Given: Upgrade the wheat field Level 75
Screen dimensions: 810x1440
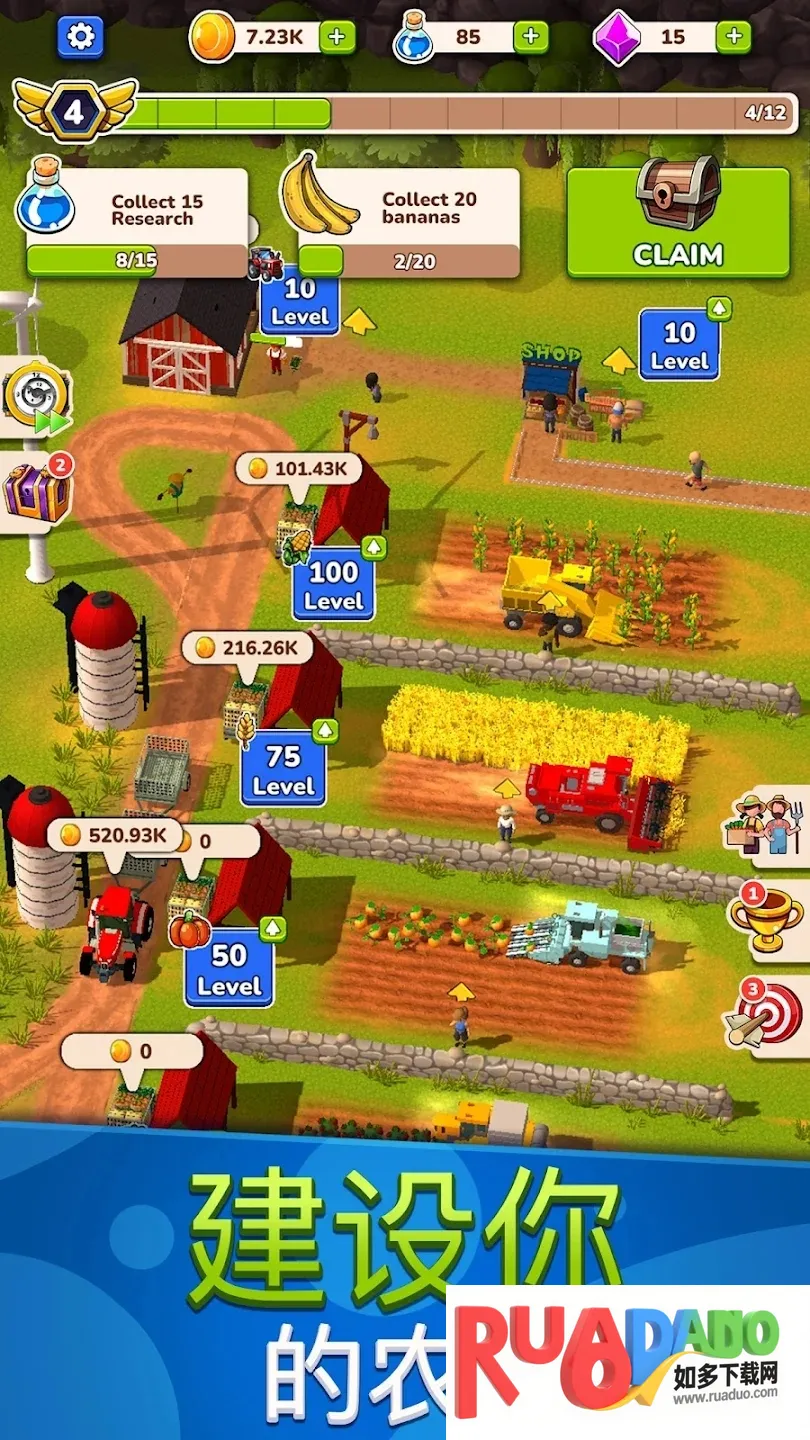Looking at the screenshot, I should [283, 770].
